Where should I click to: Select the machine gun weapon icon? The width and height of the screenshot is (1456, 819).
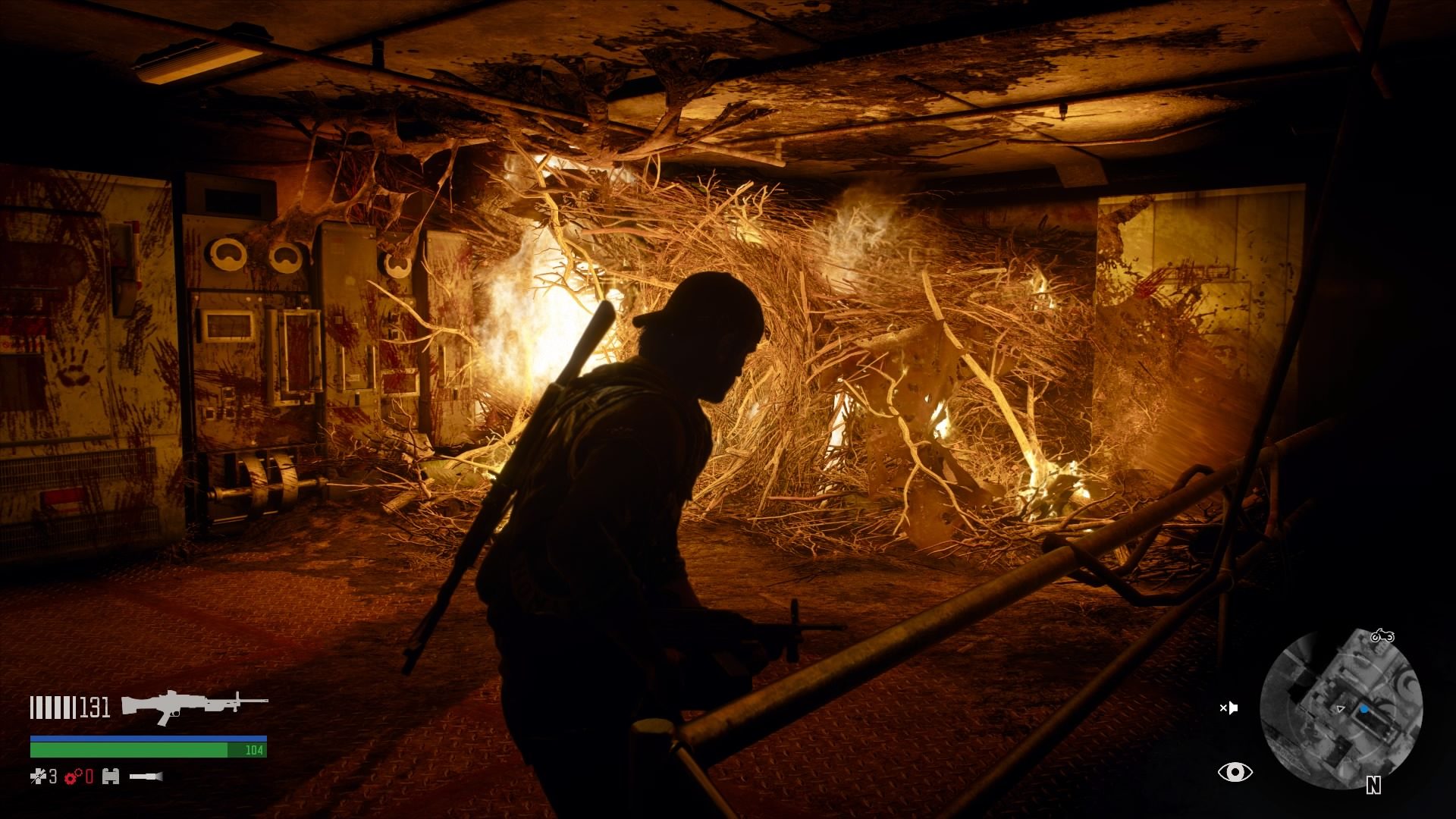[194, 707]
